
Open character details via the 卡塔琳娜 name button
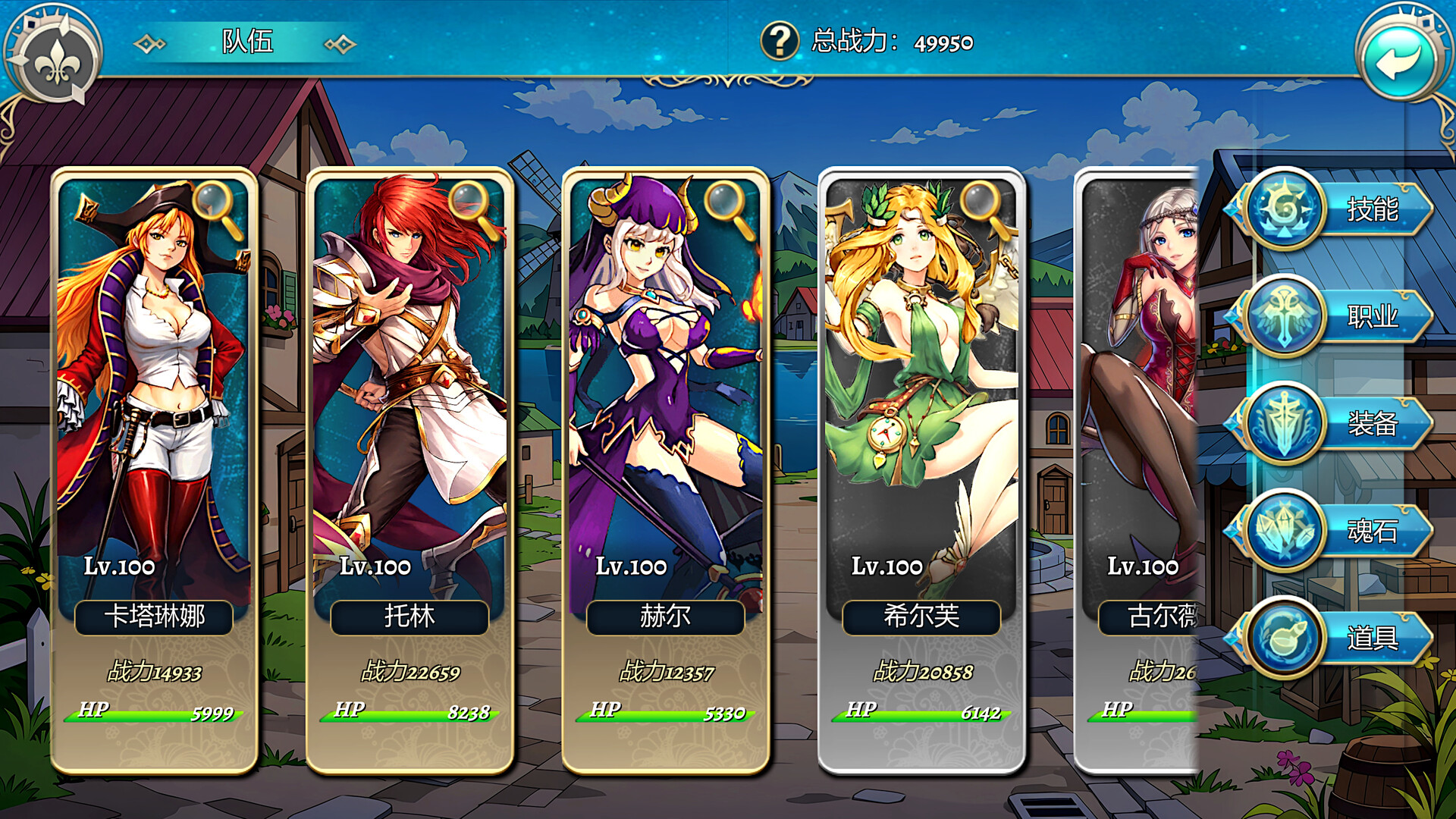[x=154, y=617]
